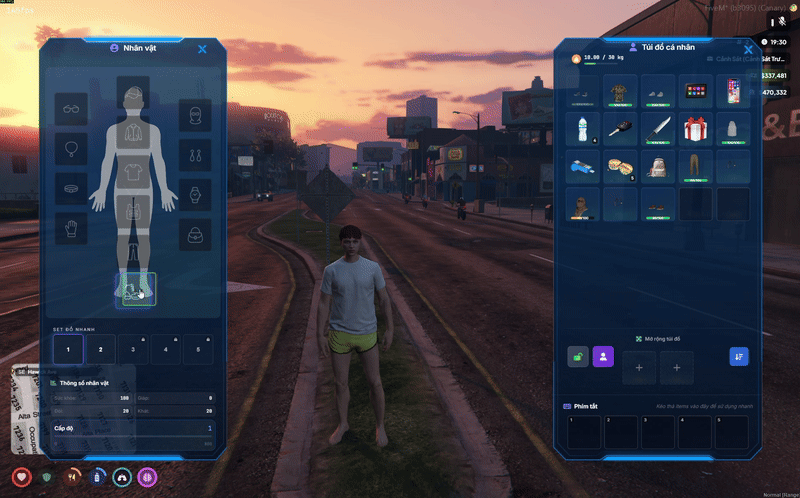
Task: Select the water bottle item
Action: (582, 129)
